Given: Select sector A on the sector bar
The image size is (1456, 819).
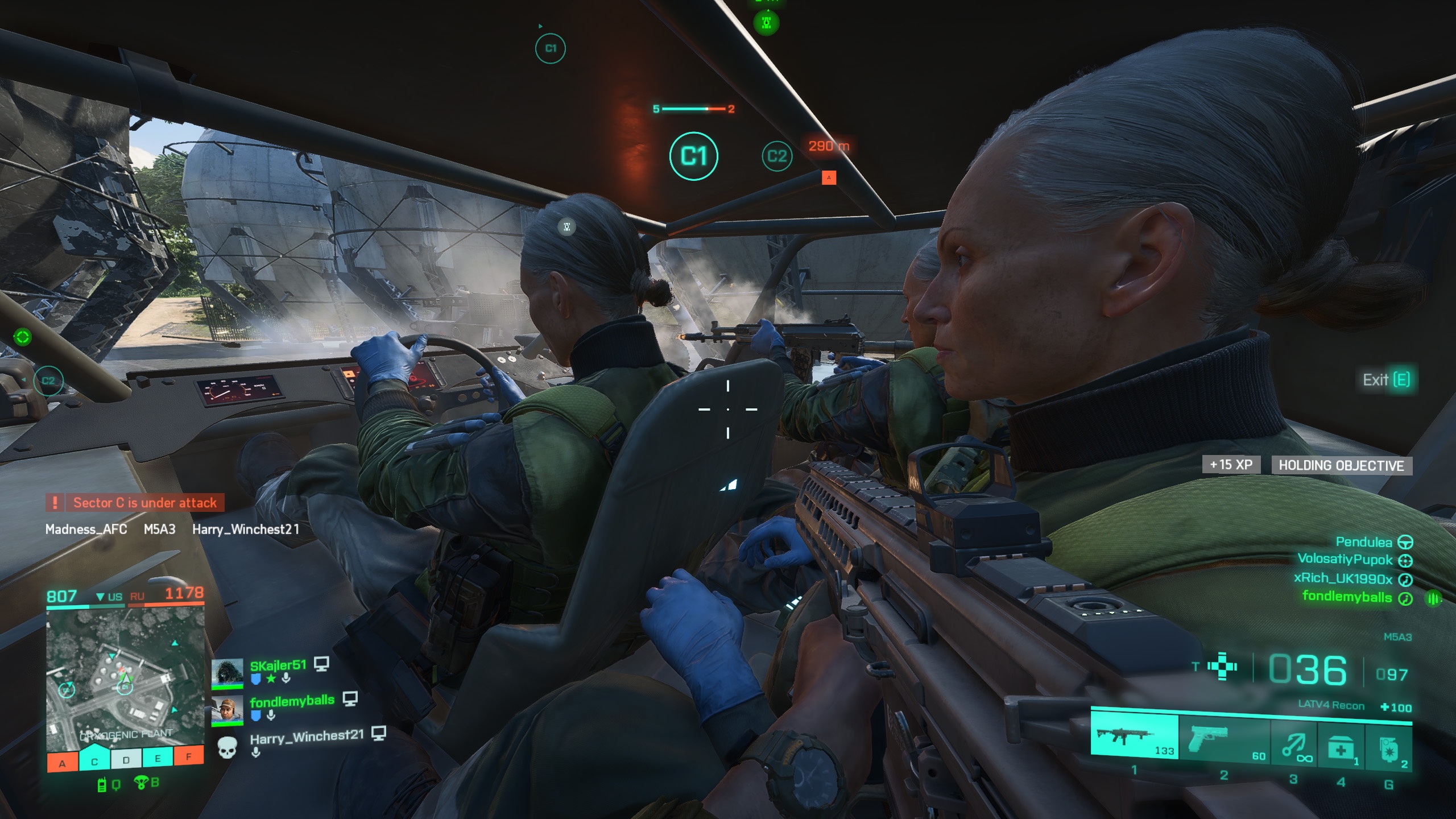Looking at the screenshot, I should (63, 763).
